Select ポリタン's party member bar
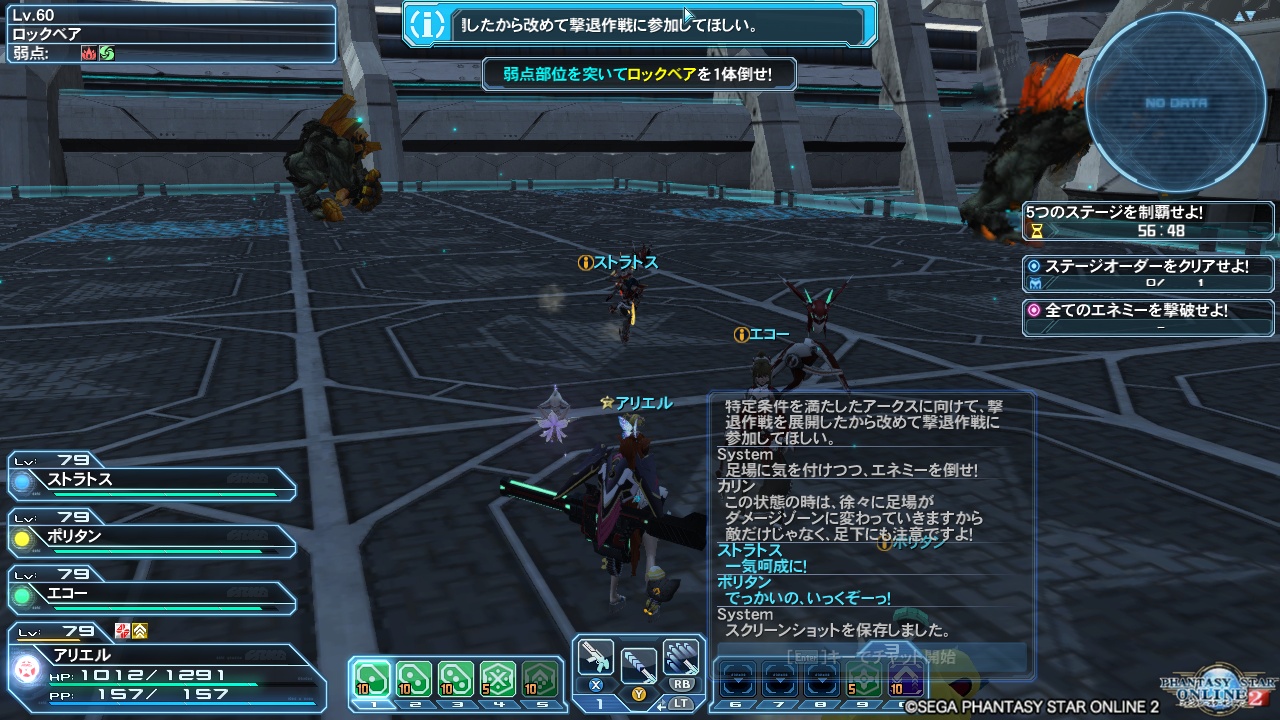This screenshot has height=720, width=1280. click(150, 540)
